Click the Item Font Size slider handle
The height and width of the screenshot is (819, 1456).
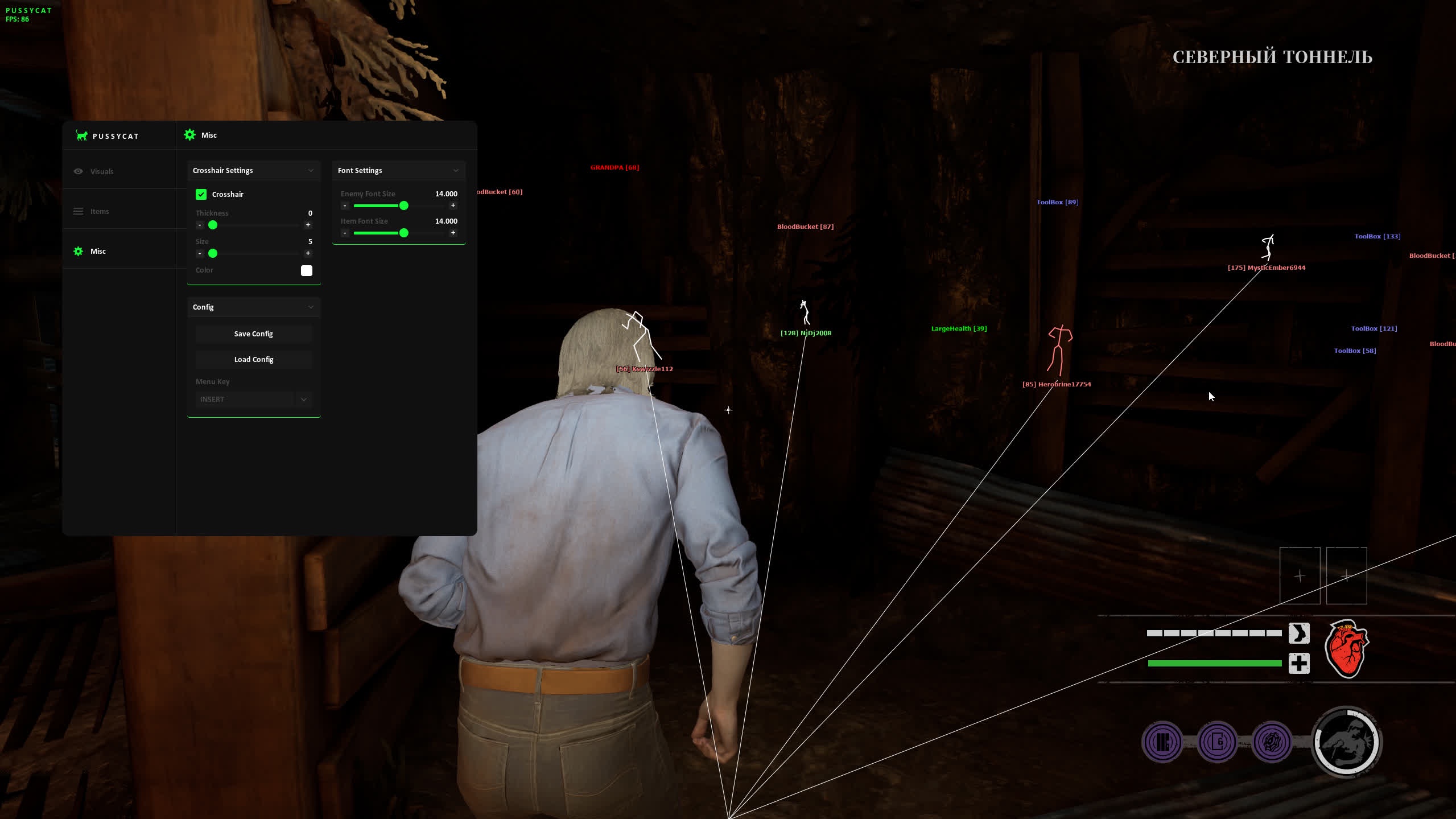point(404,233)
